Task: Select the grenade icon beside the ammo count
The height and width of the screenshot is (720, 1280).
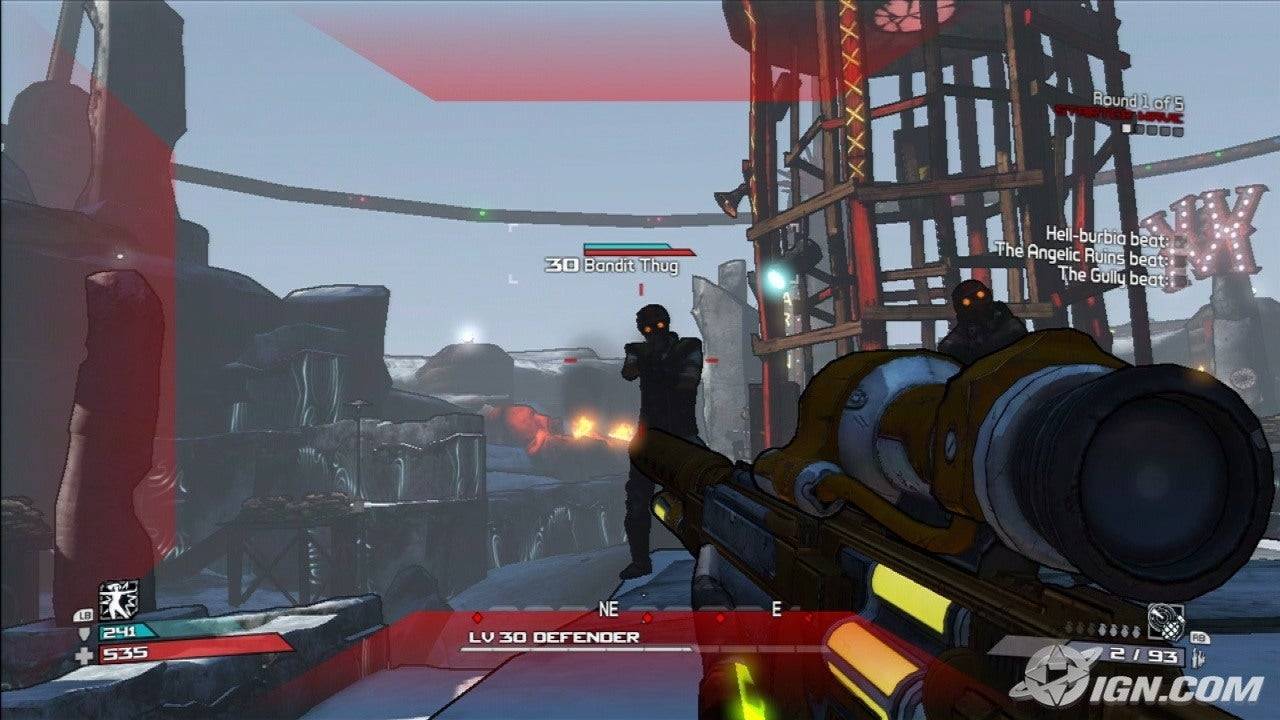Action: 1165,621
